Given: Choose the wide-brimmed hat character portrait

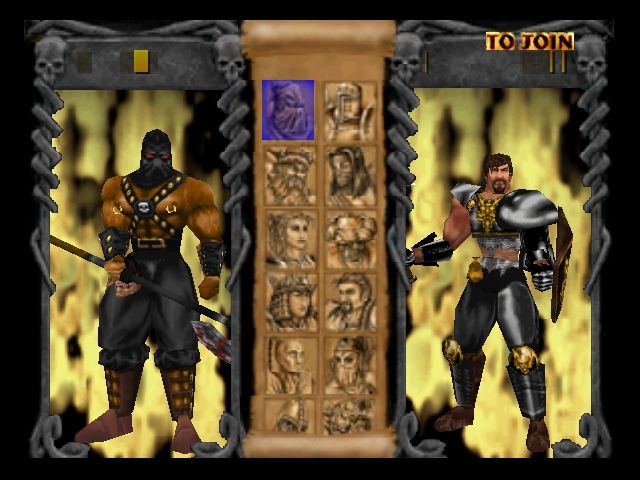Looking at the screenshot, I should pyautogui.click(x=350, y=237).
